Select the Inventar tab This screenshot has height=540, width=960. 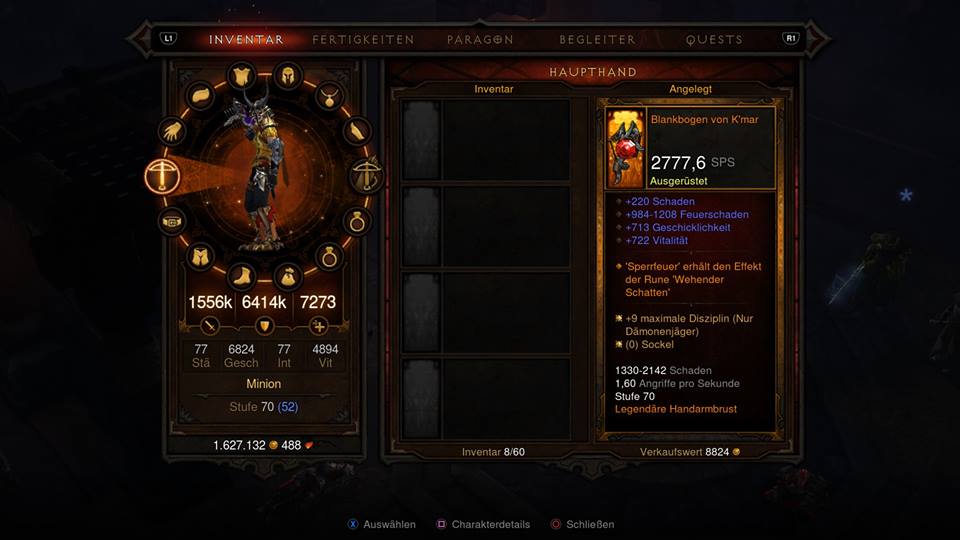pyautogui.click(x=246, y=40)
